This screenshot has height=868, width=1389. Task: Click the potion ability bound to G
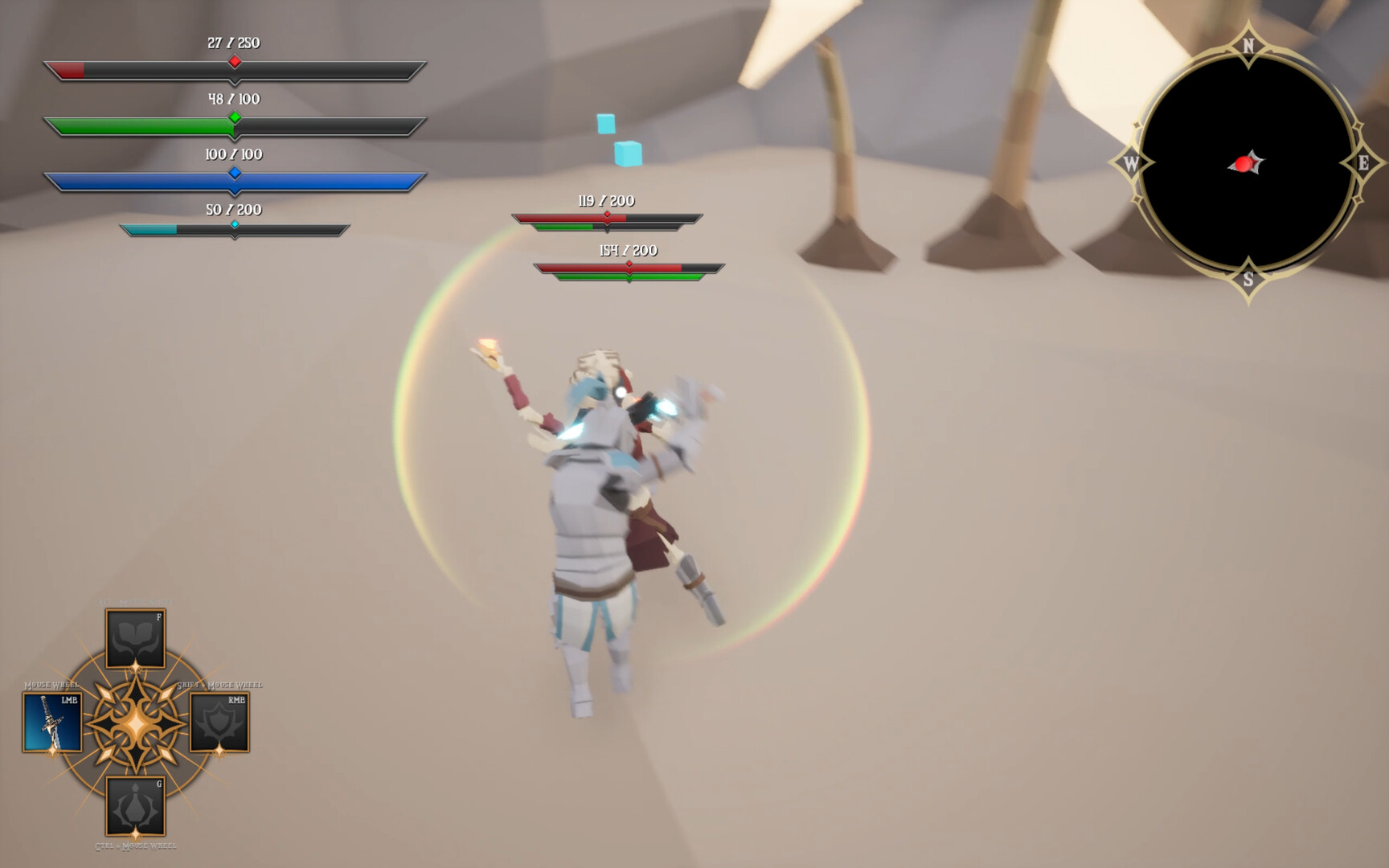(135, 805)
